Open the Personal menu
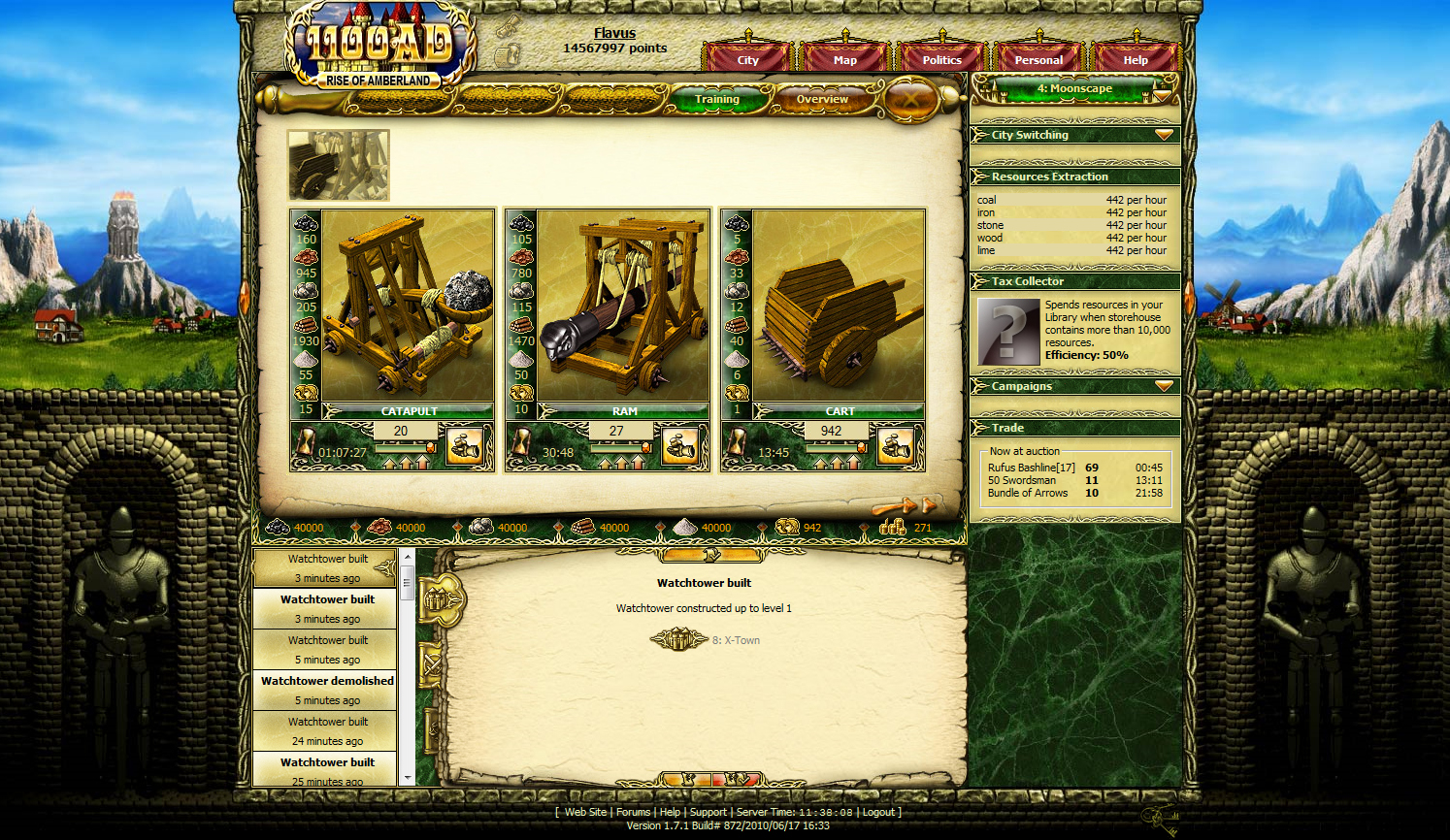 coord(1038,59)
